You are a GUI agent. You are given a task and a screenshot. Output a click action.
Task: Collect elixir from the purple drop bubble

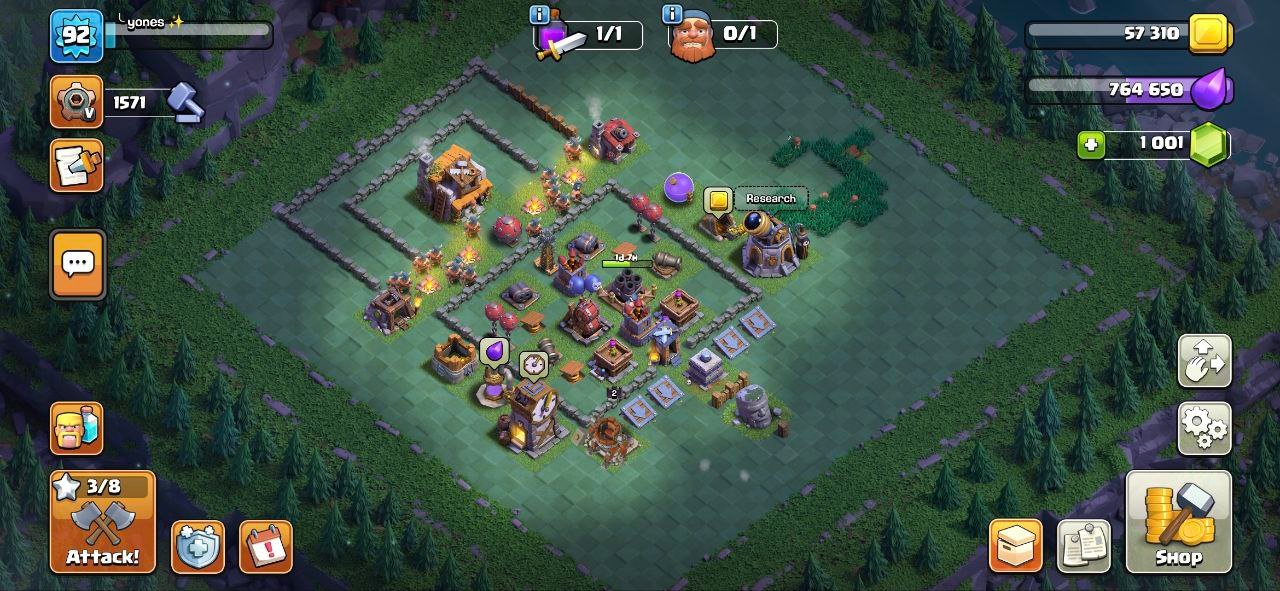[x=494, y=352]
